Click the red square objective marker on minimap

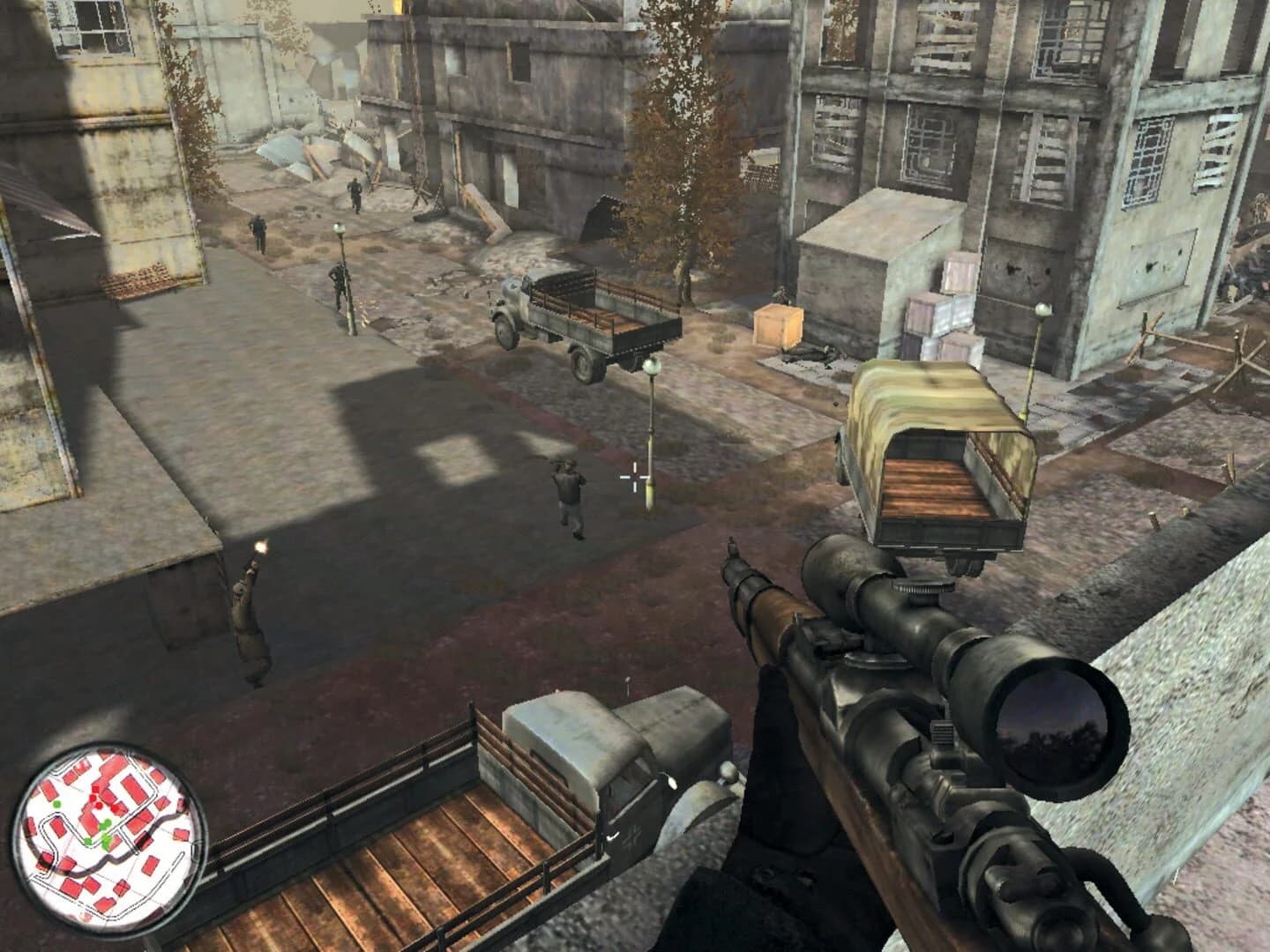(95, 789)
